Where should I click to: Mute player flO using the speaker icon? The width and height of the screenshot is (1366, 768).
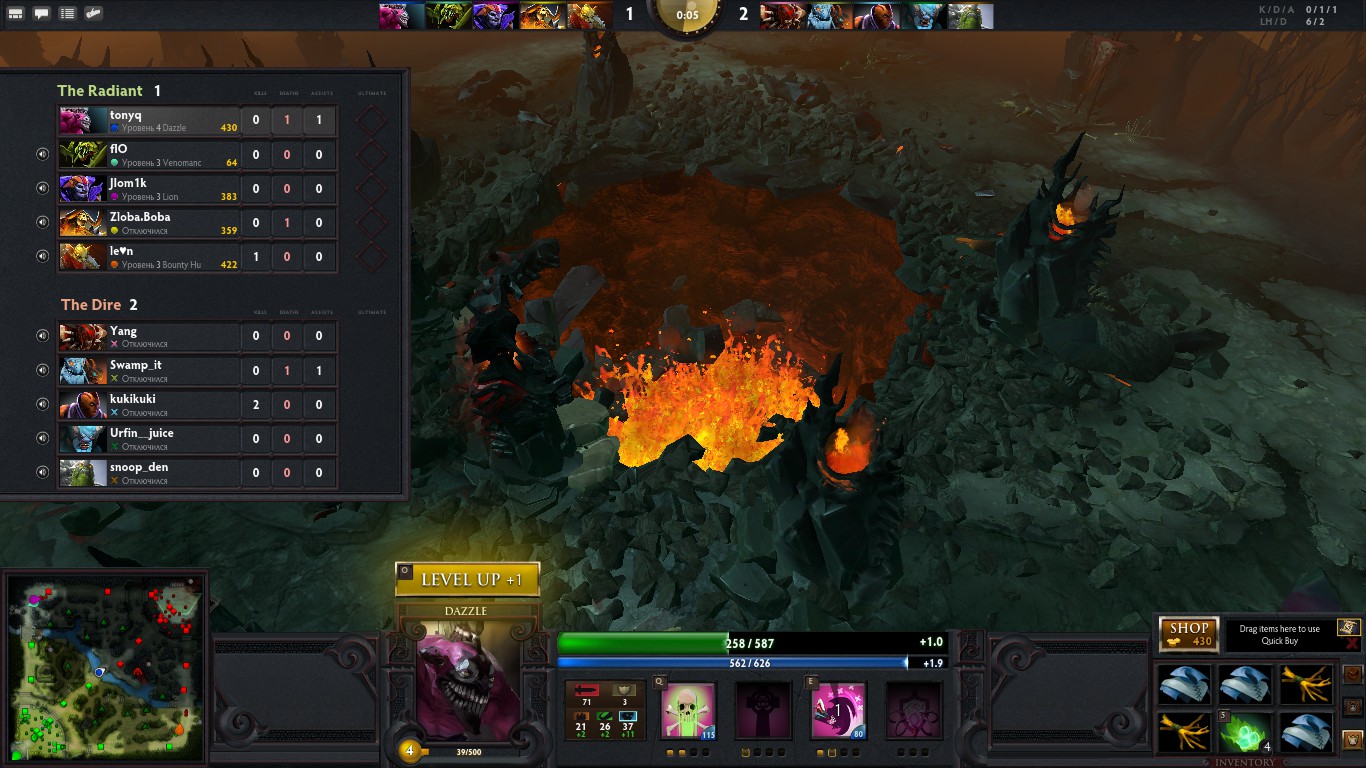tap(42, 154)
